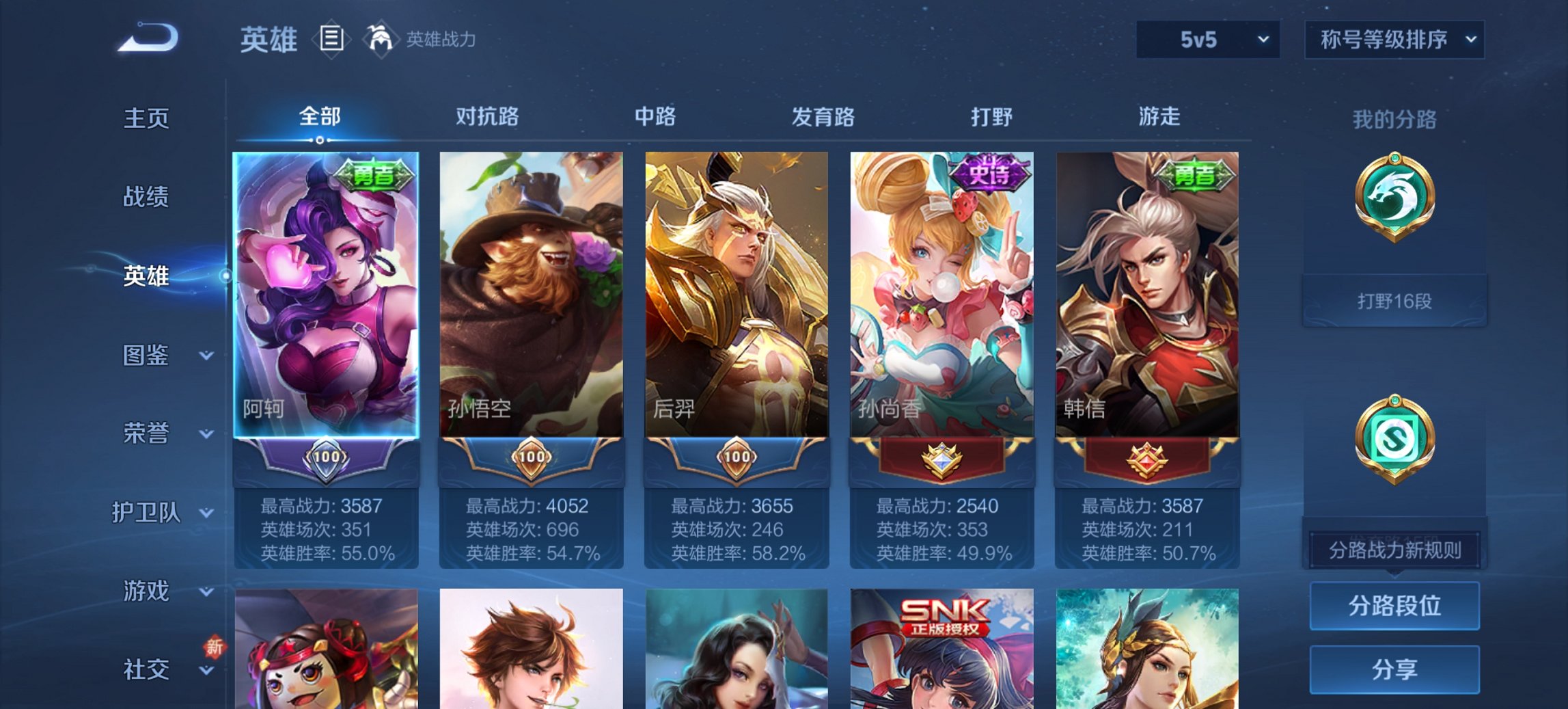Open the 称号等级排序 sorting dropdown
The height and width of the screenshot is (709, 1568).
[x=1394, y=40]
